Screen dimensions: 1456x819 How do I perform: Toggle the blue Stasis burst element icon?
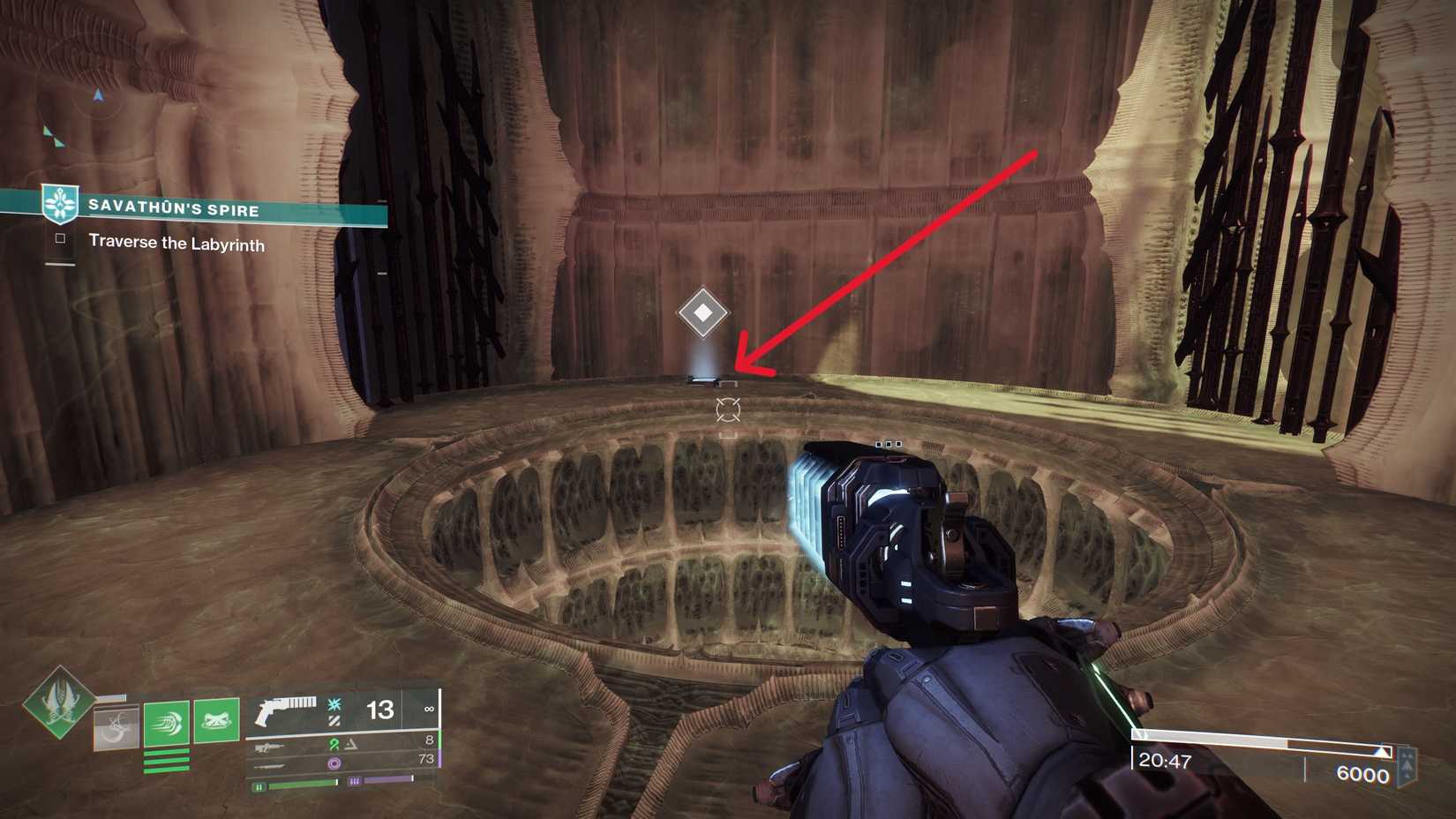click(x=334, y=704)
